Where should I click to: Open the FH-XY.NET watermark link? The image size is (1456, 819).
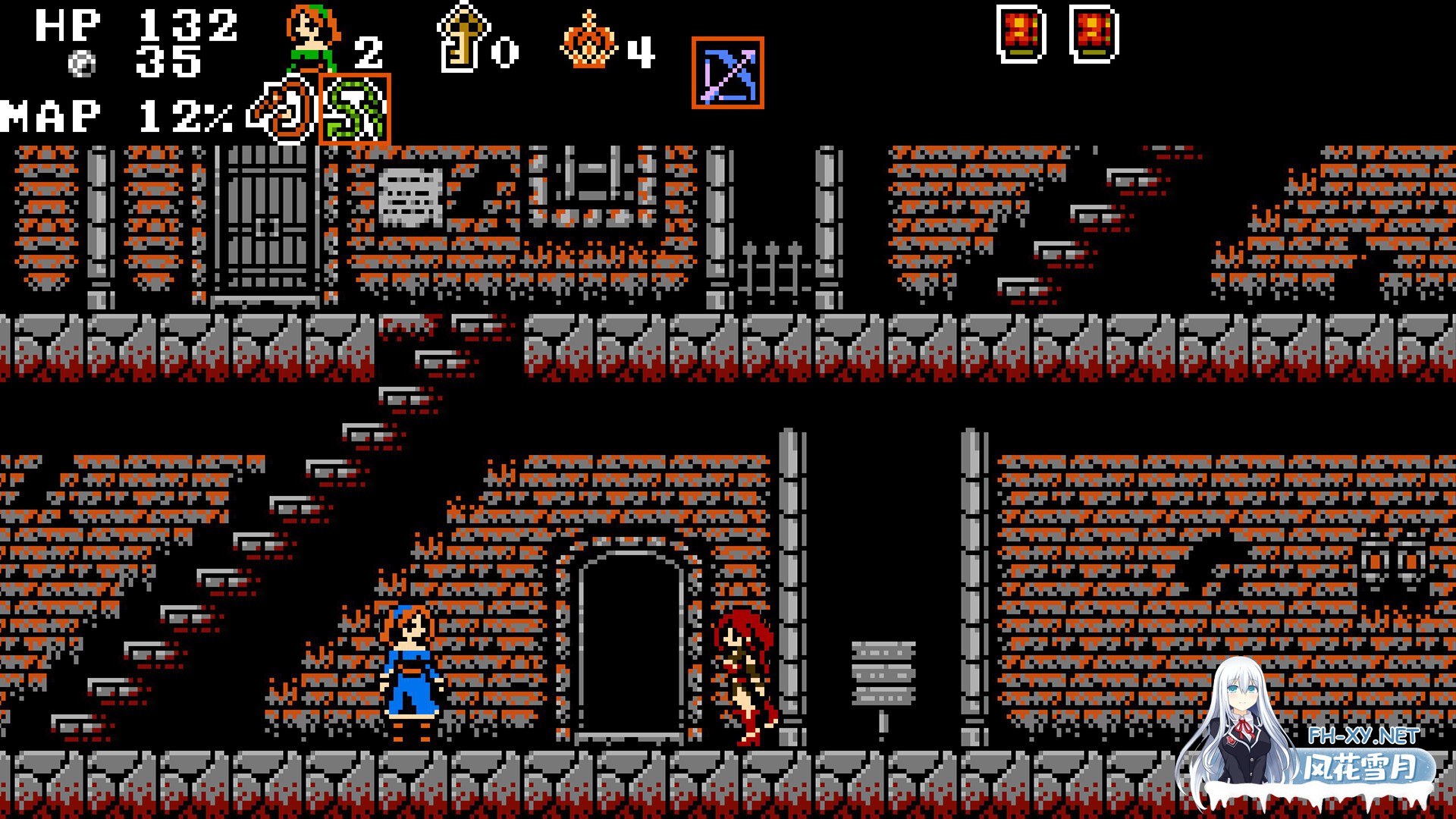click(x=1363, y=736)
